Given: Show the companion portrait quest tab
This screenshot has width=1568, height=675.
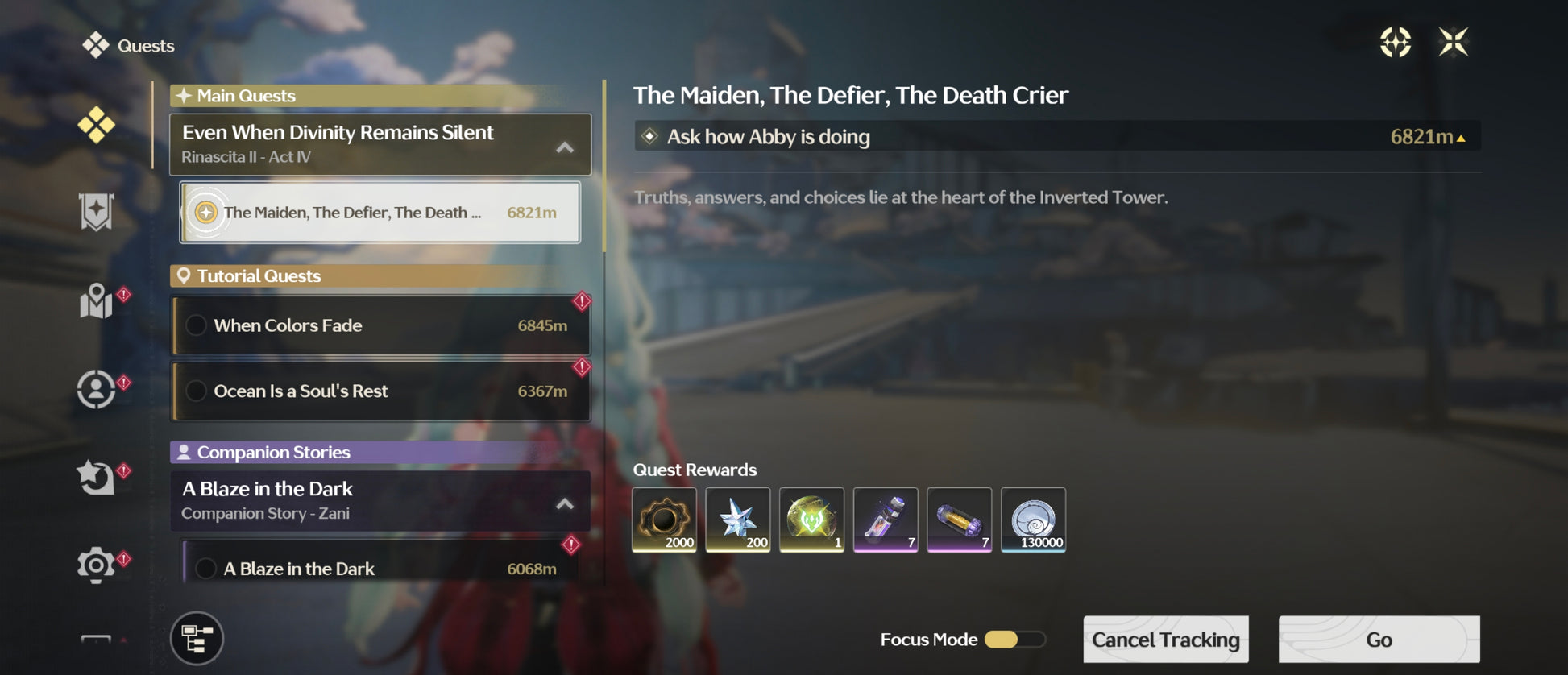Looking at the screenshot, I should click(97, 390).
